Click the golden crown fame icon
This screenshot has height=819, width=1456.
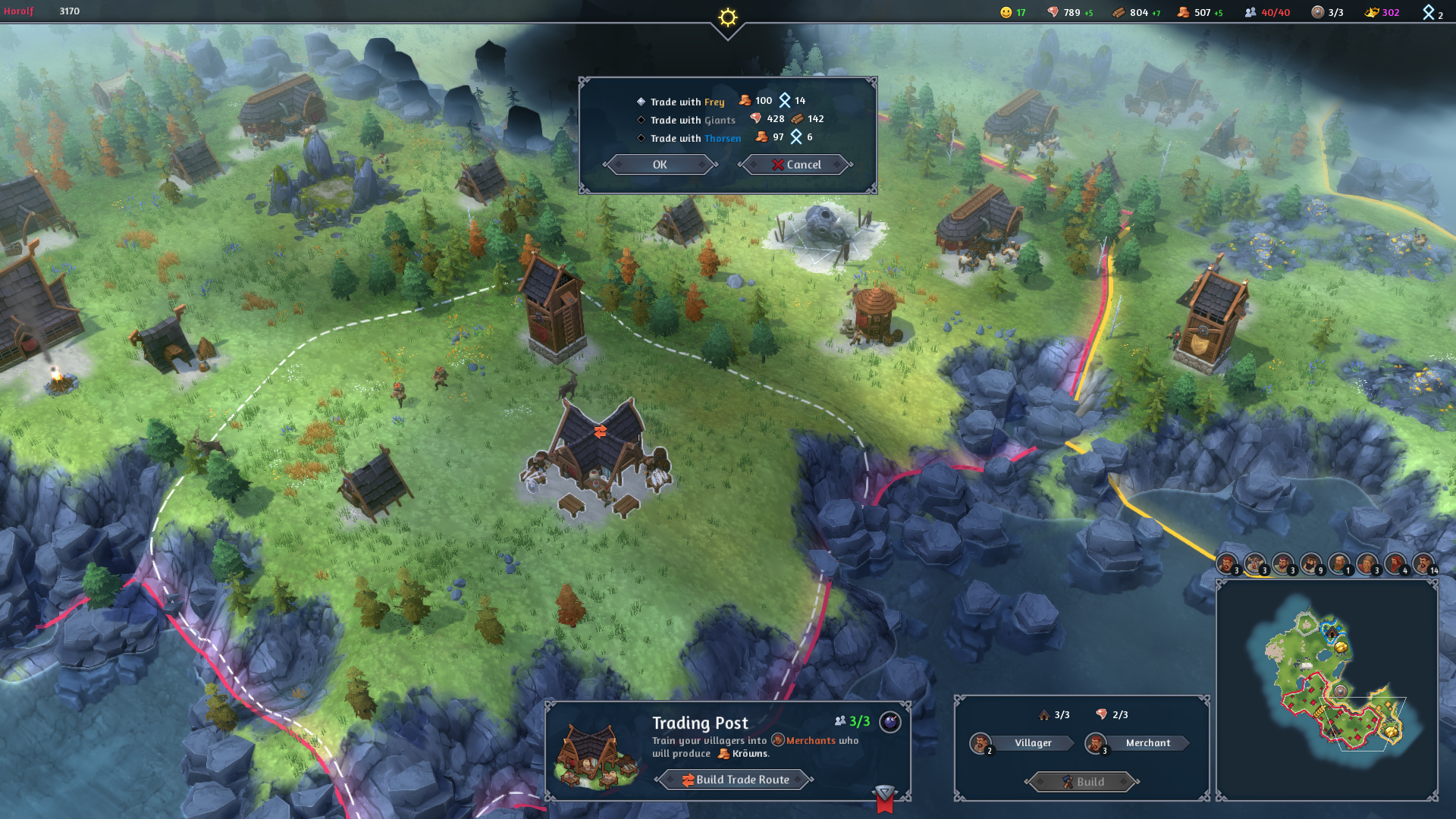point(1372,12)
